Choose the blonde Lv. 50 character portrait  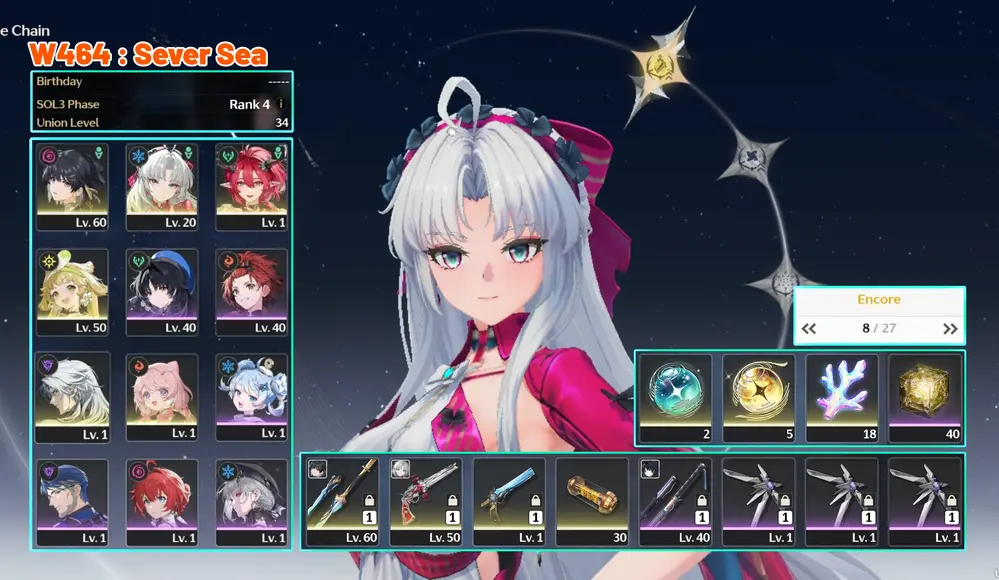pos(73,291)
